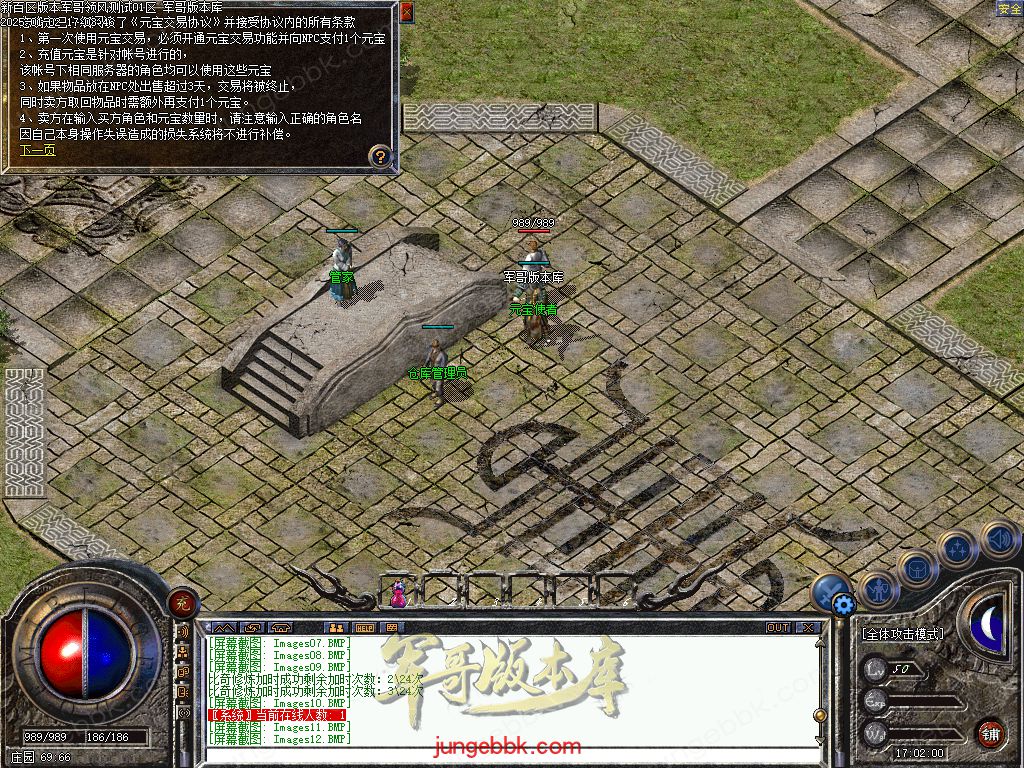Close the NPC dialogue window
The height and width of the screenshot is (768, 1024).
coord(407,12)
